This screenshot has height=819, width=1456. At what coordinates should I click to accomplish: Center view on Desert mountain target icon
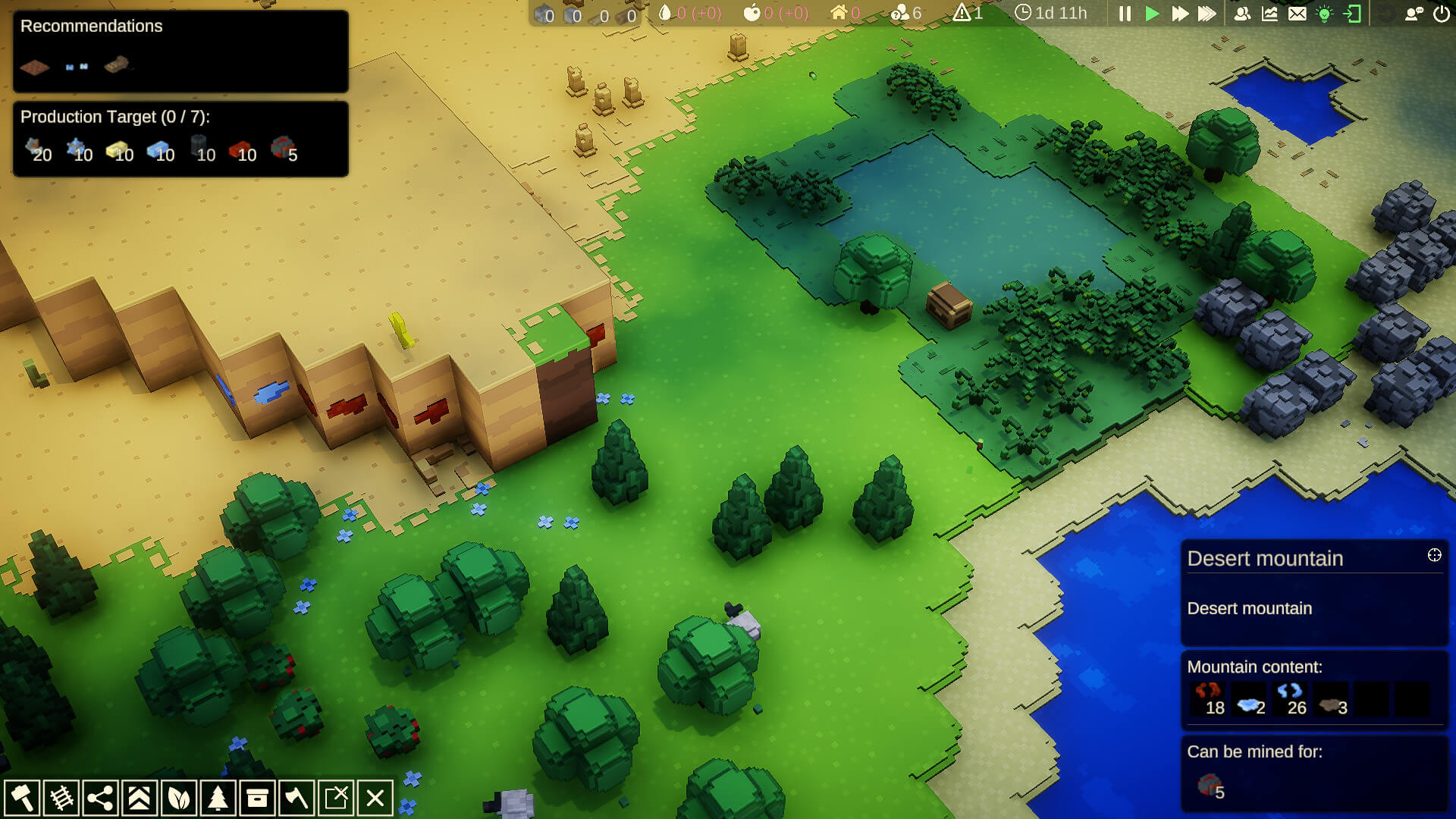click(x=1434, y=555)
